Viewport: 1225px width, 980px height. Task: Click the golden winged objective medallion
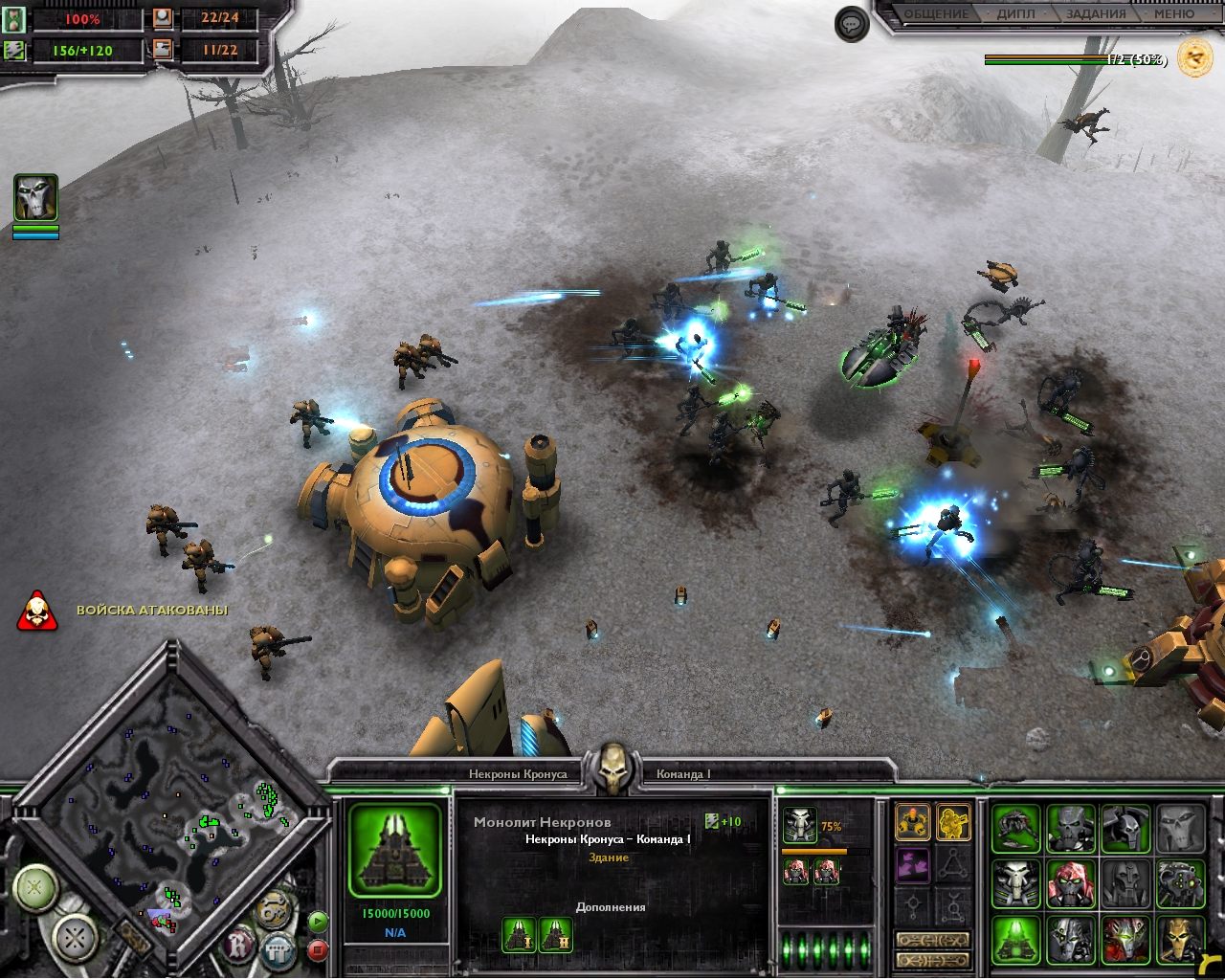click(x=1194, y=58)
